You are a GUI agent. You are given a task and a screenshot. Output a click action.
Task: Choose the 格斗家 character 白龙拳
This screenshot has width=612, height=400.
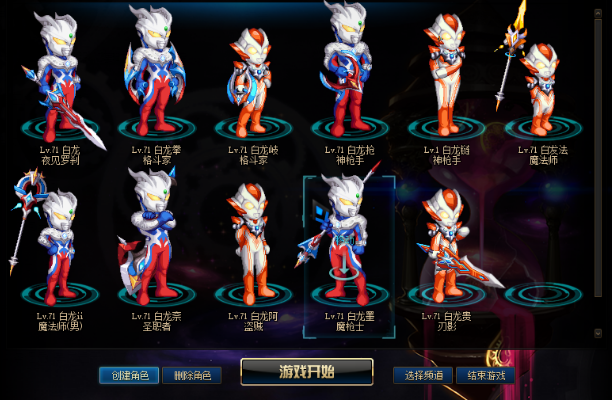click(155, 80)
